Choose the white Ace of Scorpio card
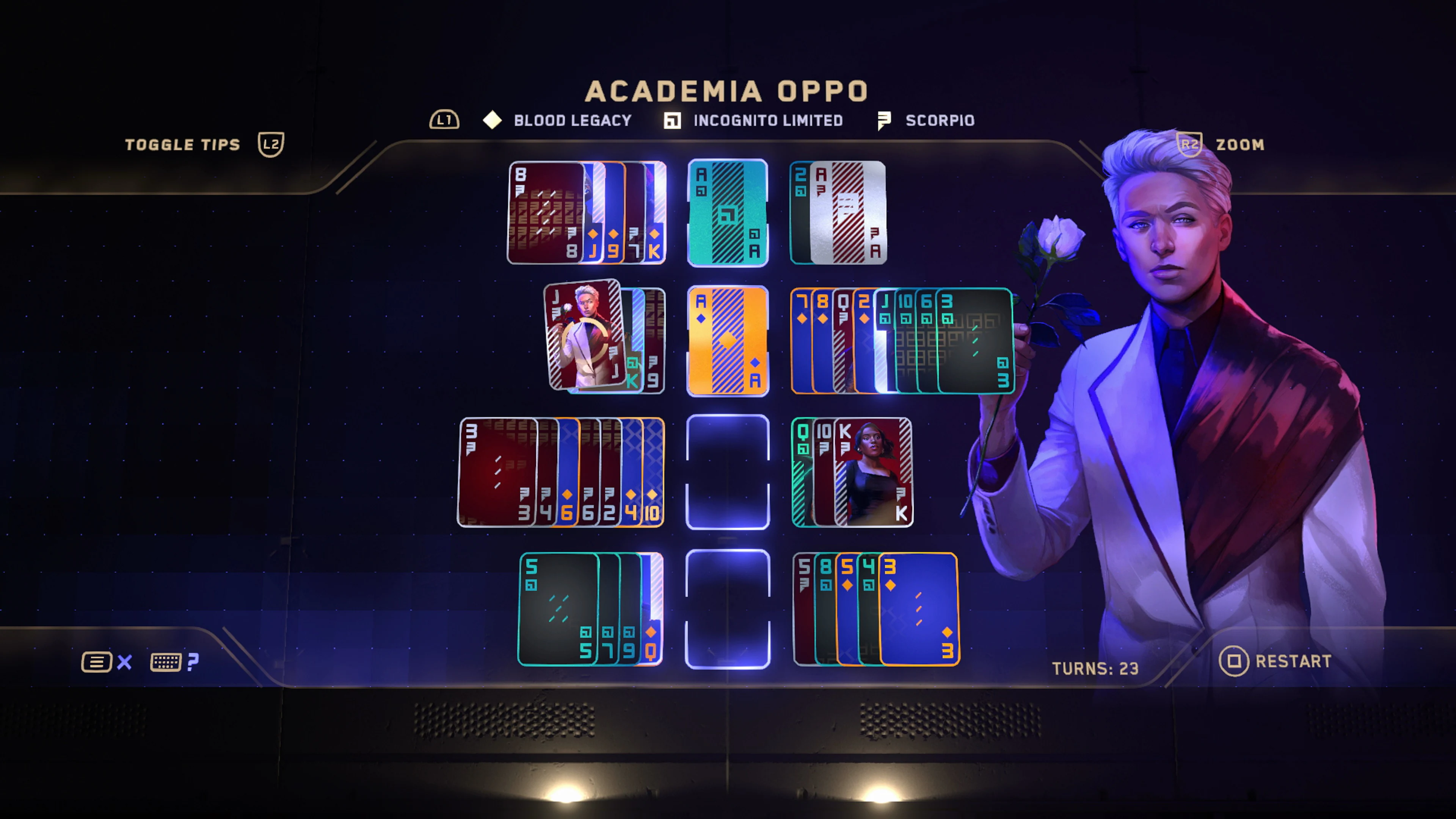The image size is (1456, 819). pos(848,212)
